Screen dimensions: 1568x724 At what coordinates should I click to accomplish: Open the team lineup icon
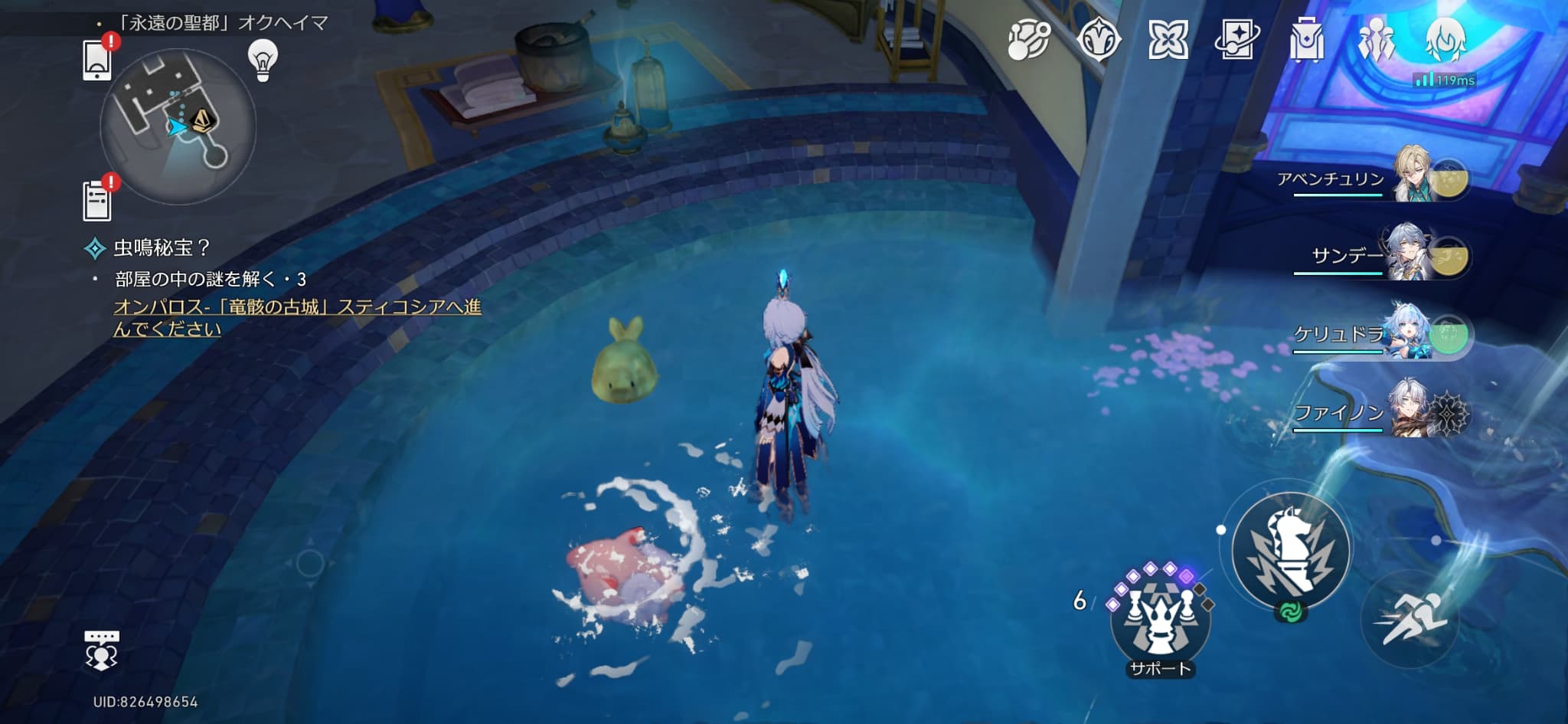[x=1376, y=40]
